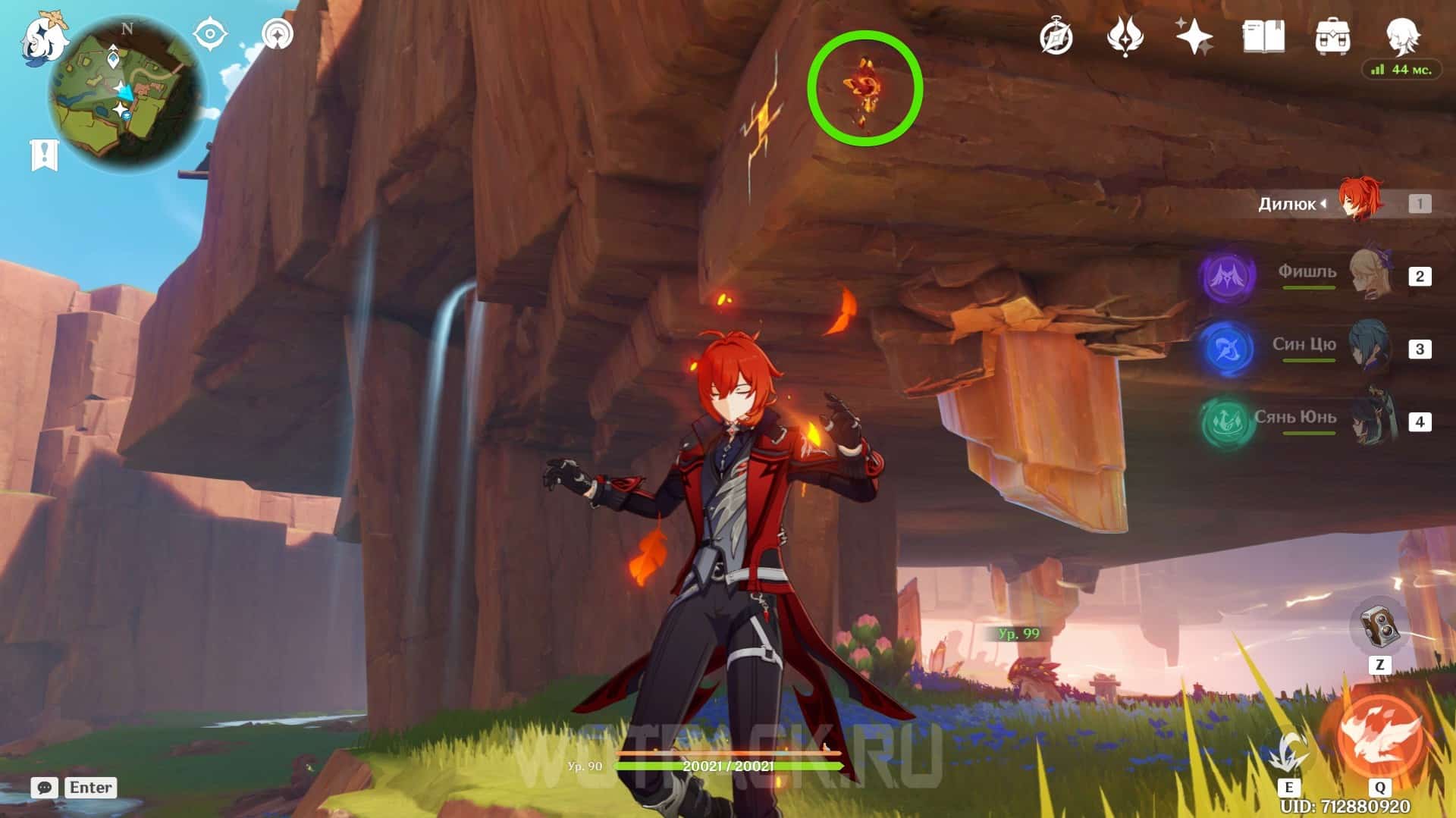1456x818 pixels.
Task: Open the Wish star icon
Action: [x=1194, y=36]
